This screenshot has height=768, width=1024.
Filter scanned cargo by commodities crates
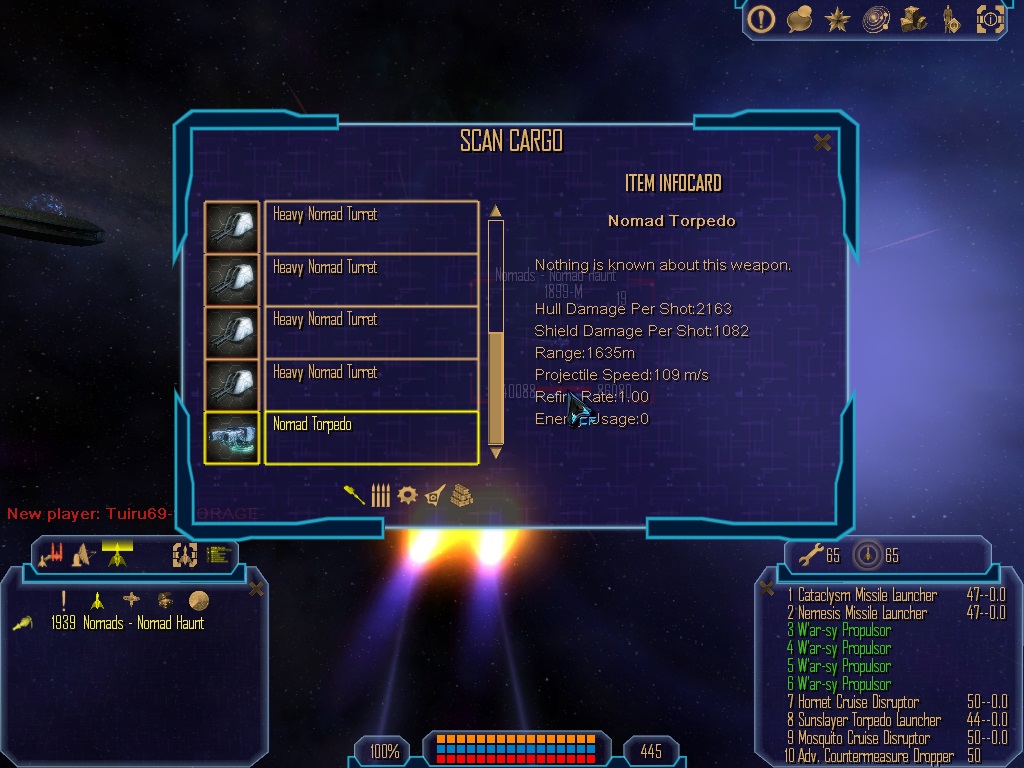pos(460,495)
